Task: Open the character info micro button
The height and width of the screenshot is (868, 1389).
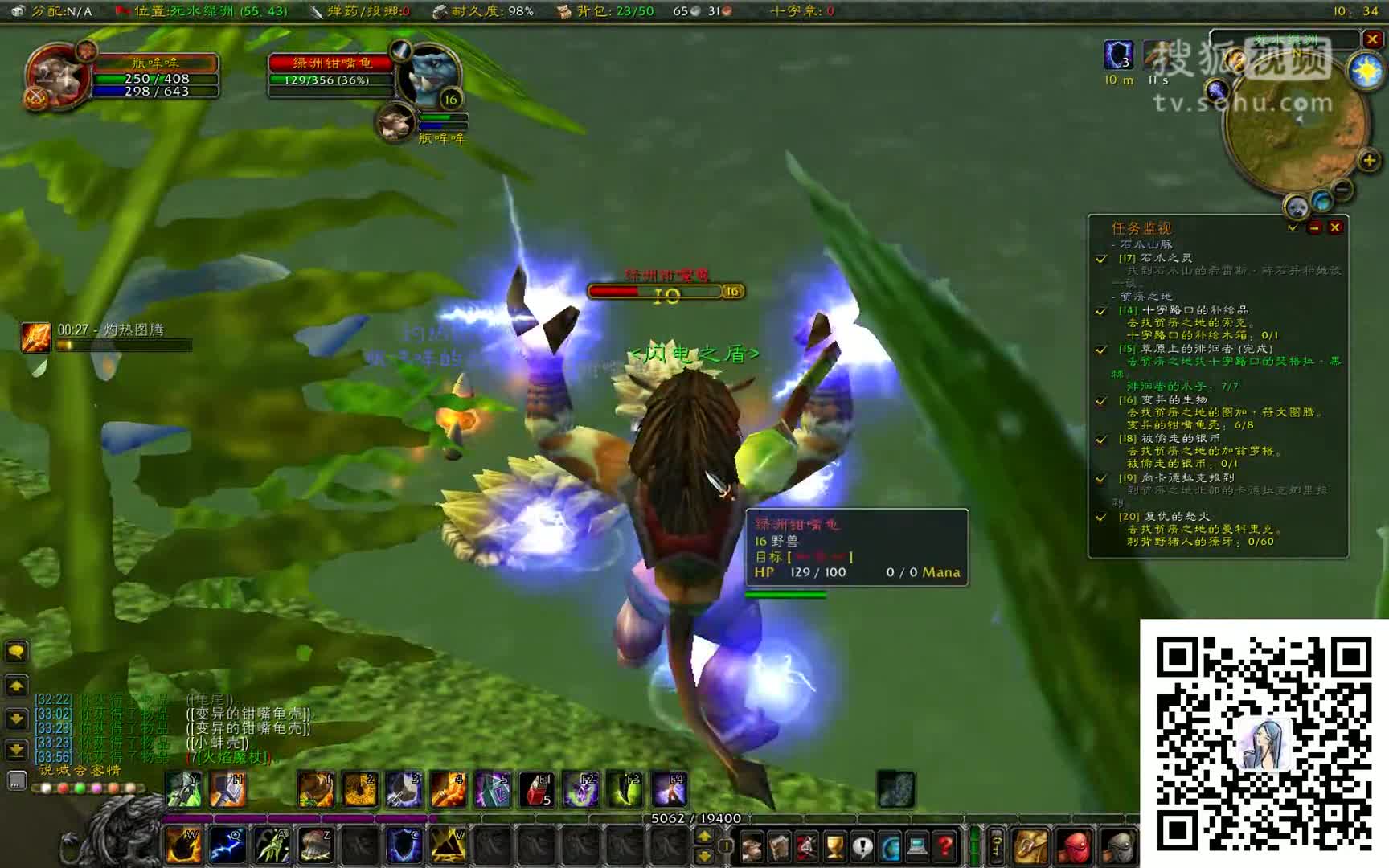Action: pos(752,846)
